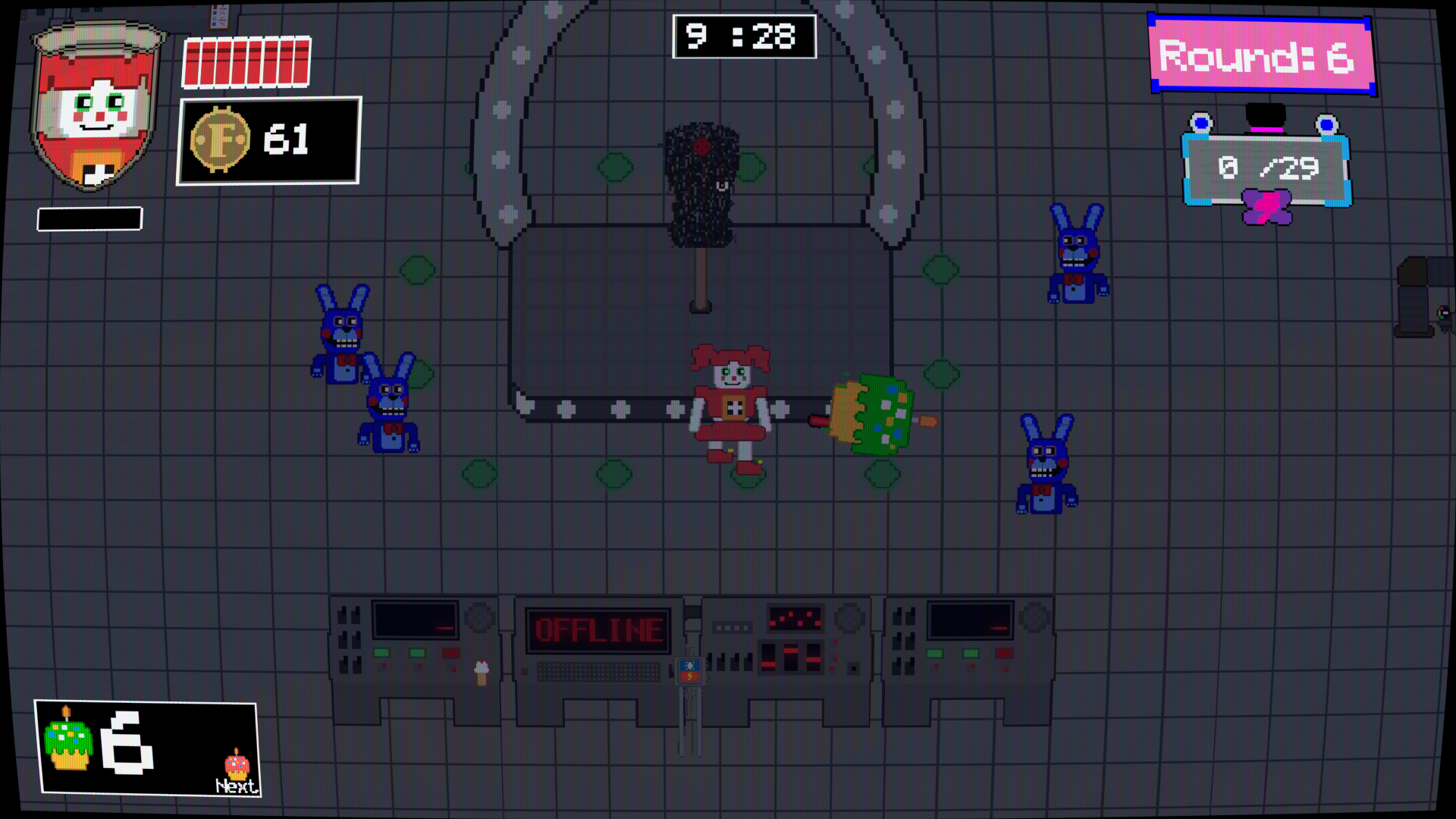Click the green cupcake weapon beside Circus Baby

(x=872, y=413)
